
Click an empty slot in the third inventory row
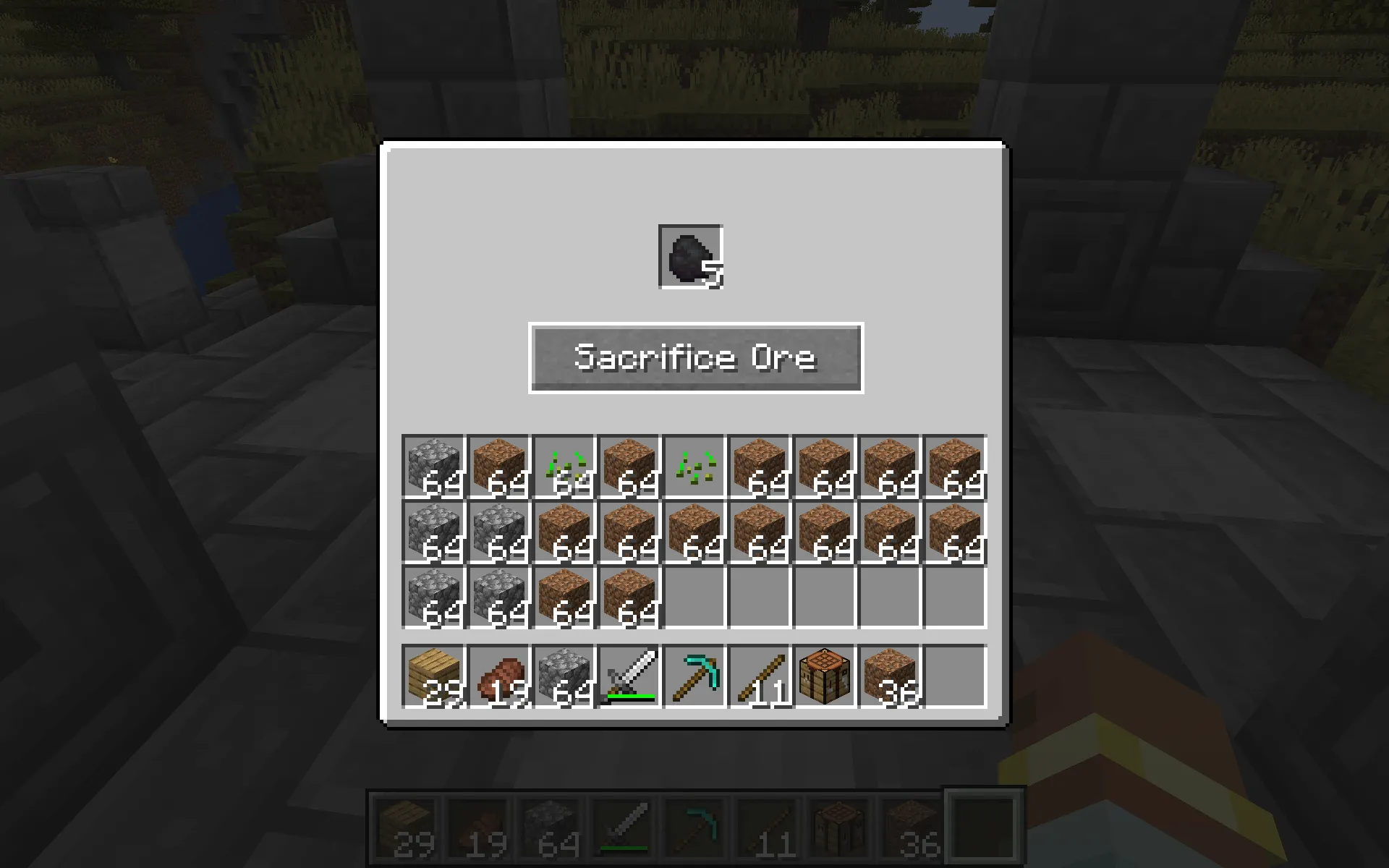tap(760, 597)
